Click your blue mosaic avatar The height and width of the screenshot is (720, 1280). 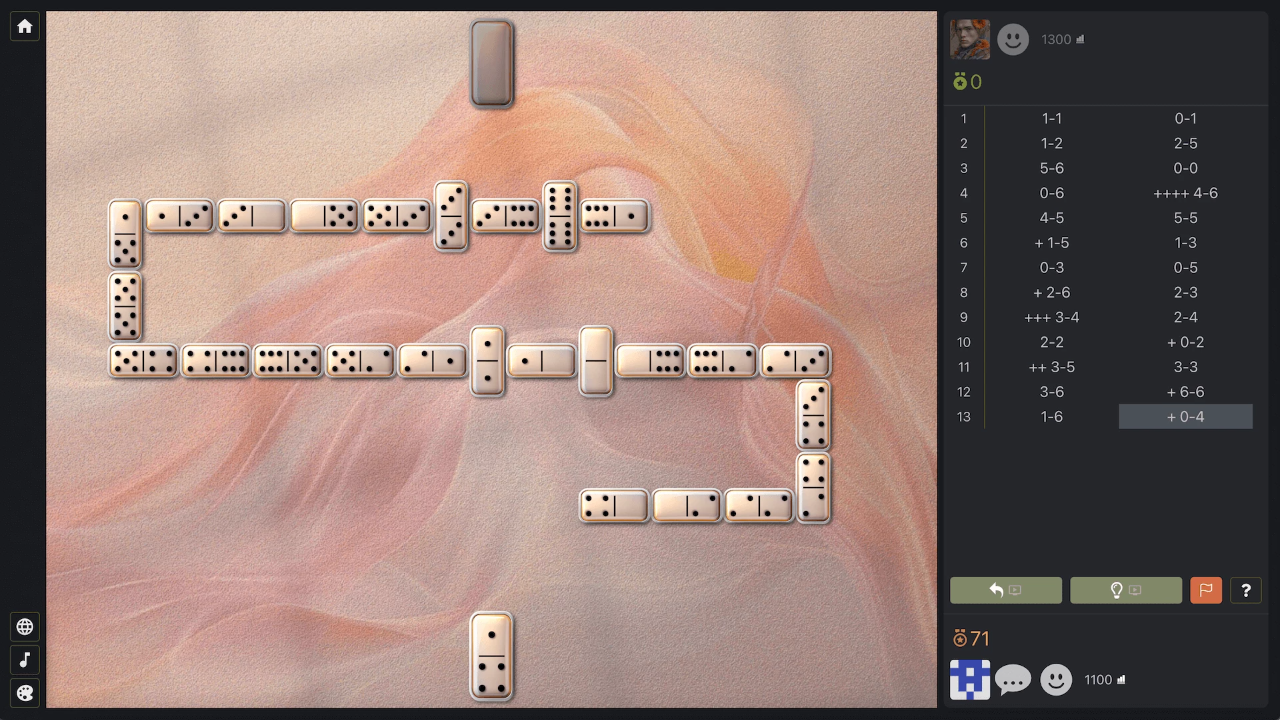(971, 679)
